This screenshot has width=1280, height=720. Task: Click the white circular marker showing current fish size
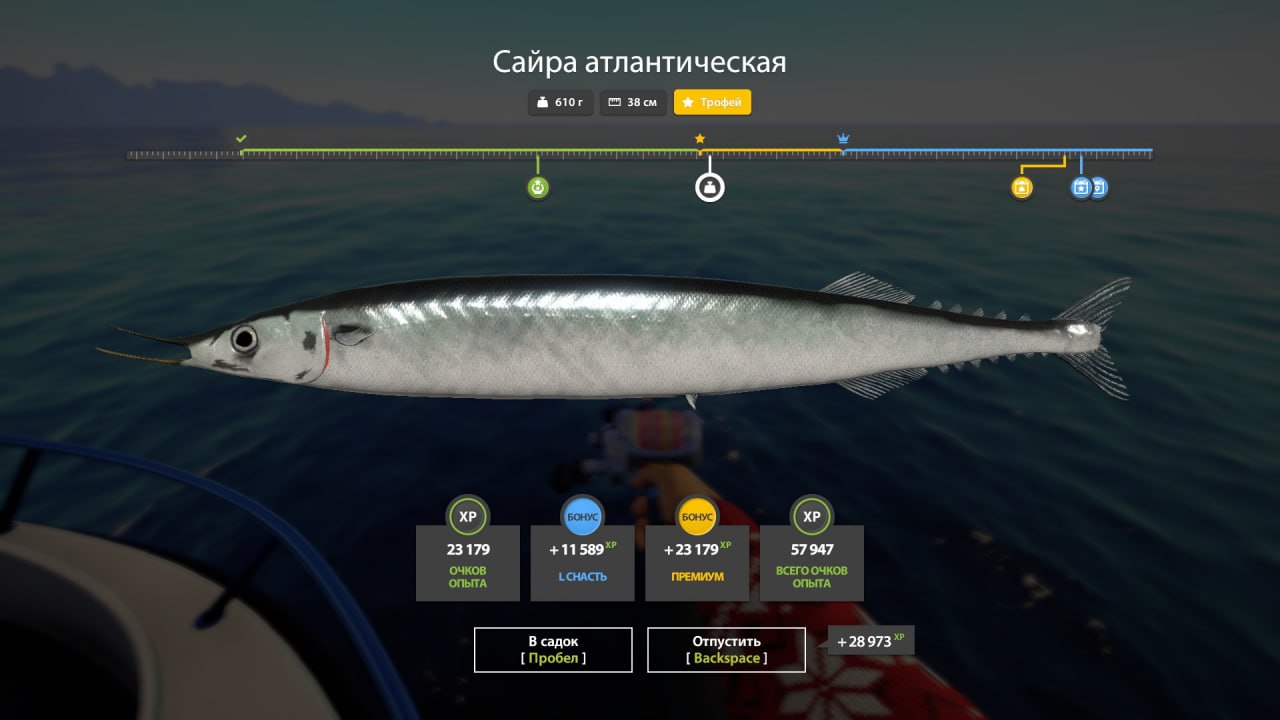[x=710, y=186]
